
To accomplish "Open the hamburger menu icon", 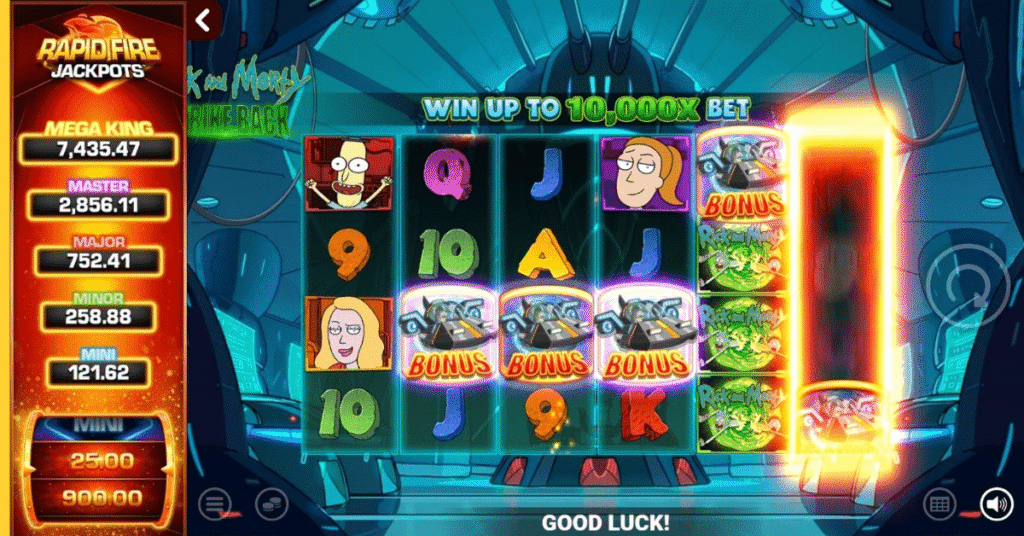I will [x=213, y=503].
